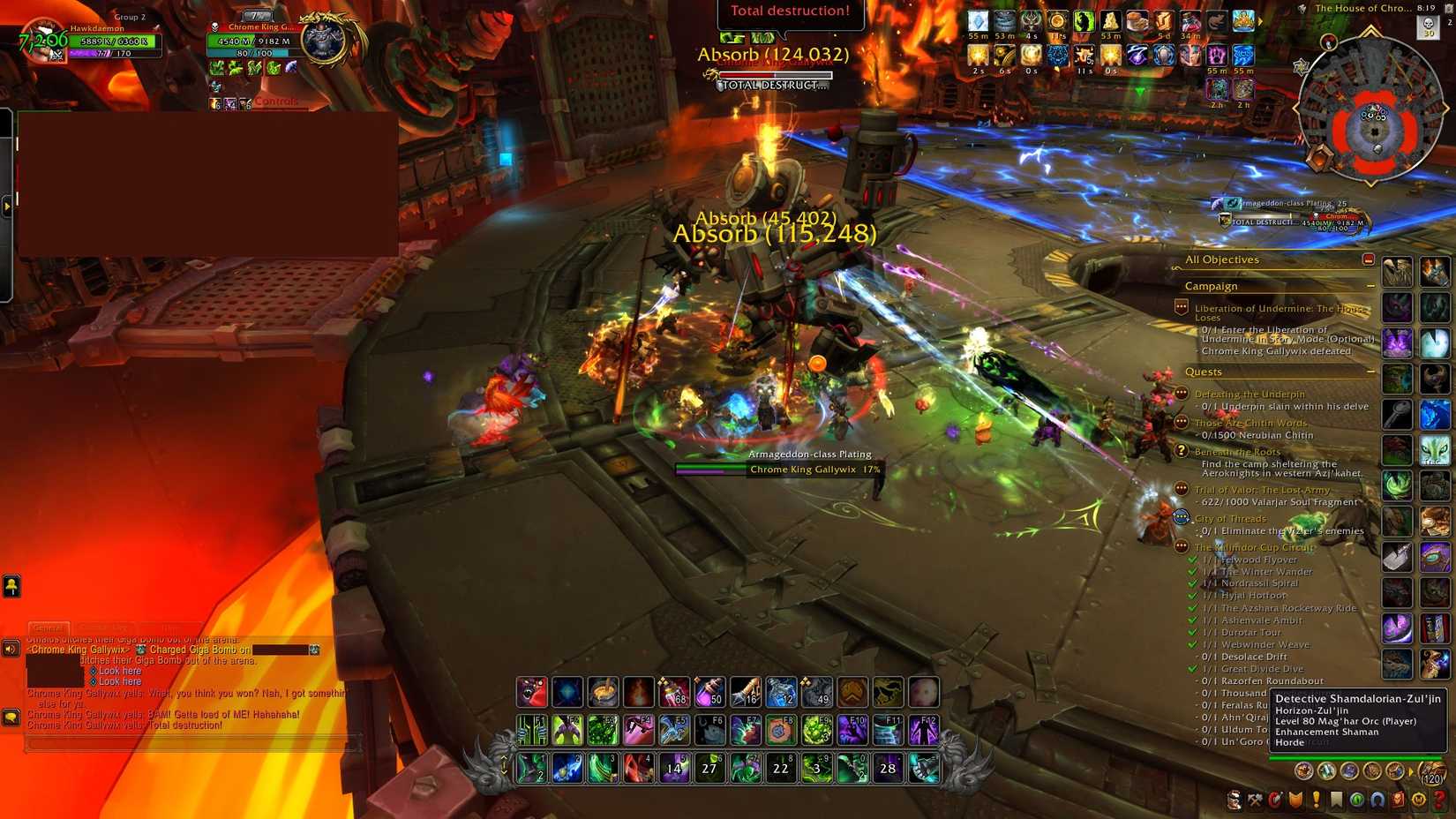Collapse the Quests section with its minus
Image resolution: width=1456 pixels, height=819 pixels.
tap(1371, 372)
